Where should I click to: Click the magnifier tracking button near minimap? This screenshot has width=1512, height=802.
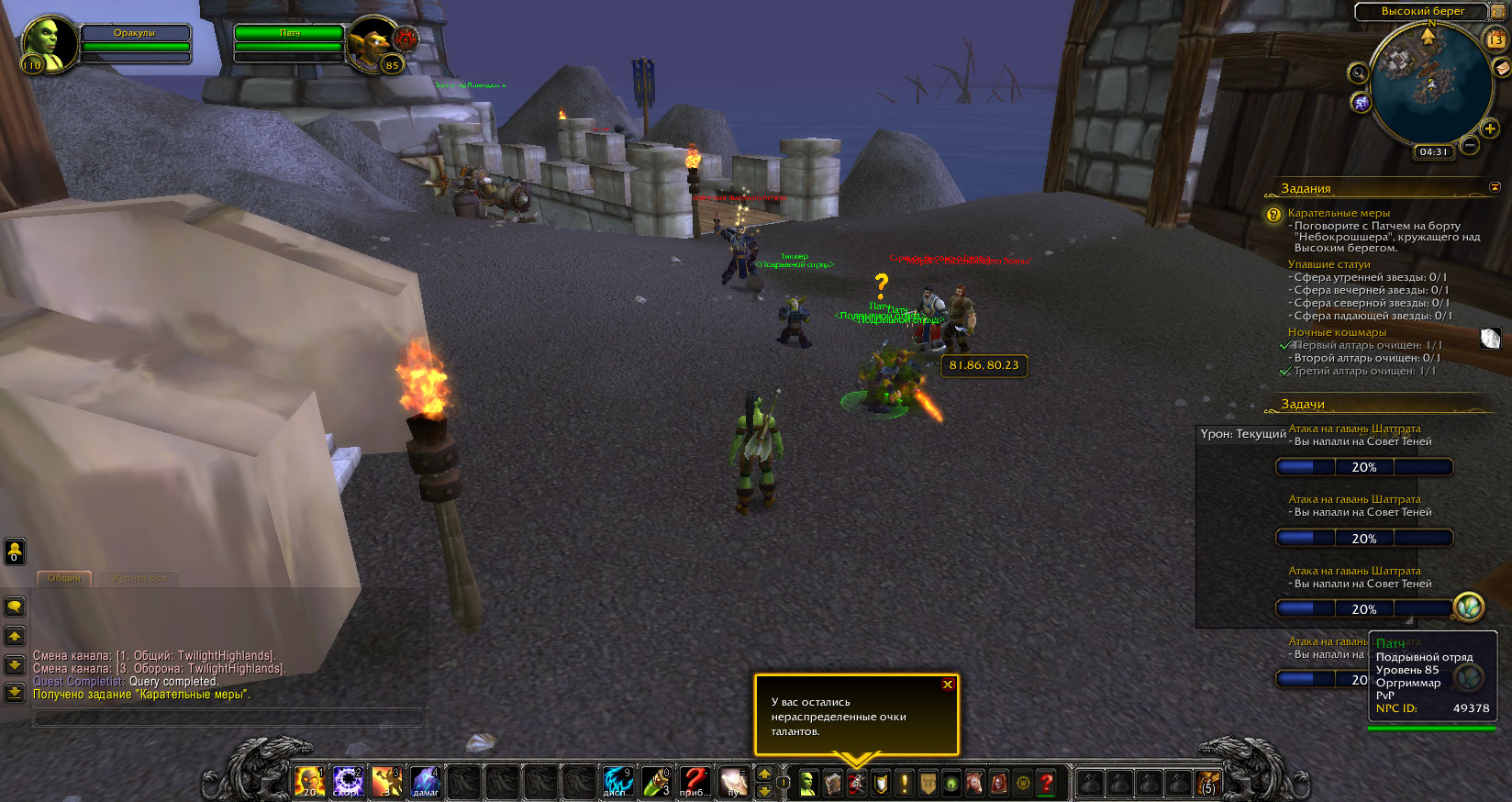[1357, 72]
